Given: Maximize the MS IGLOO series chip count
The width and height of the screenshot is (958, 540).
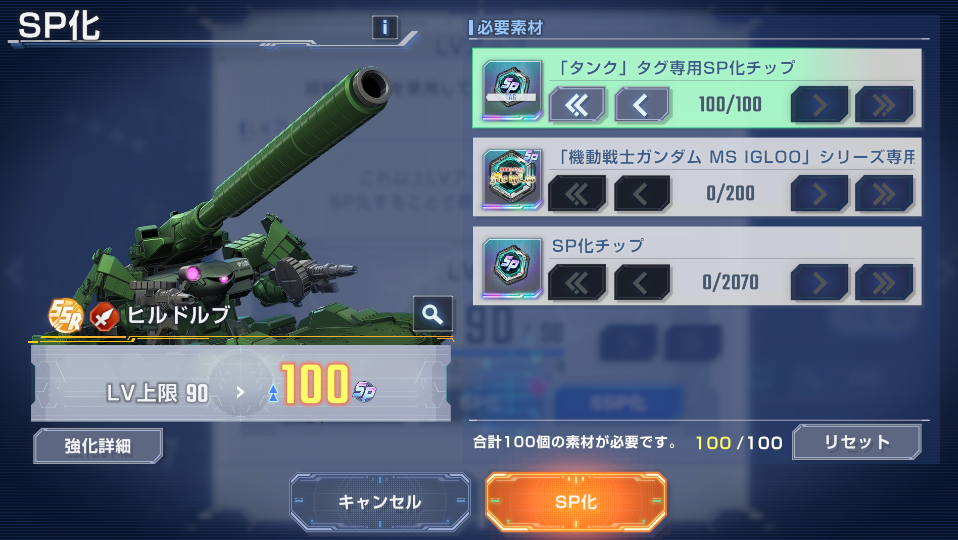Looking at the screenshot, I should tap(884, 193).
